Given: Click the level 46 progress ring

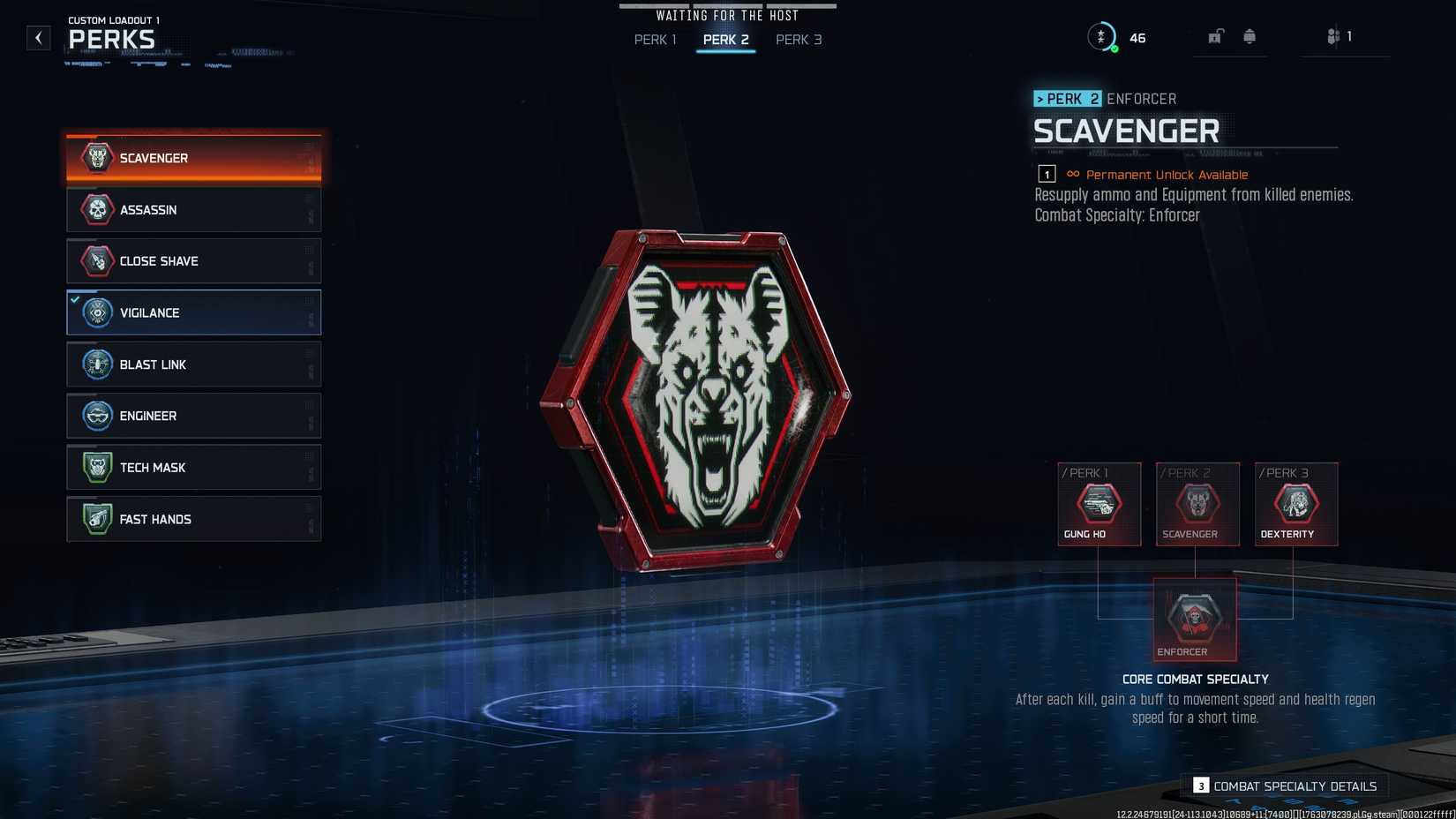Looking at the screenshot, I should point(1103,36).
